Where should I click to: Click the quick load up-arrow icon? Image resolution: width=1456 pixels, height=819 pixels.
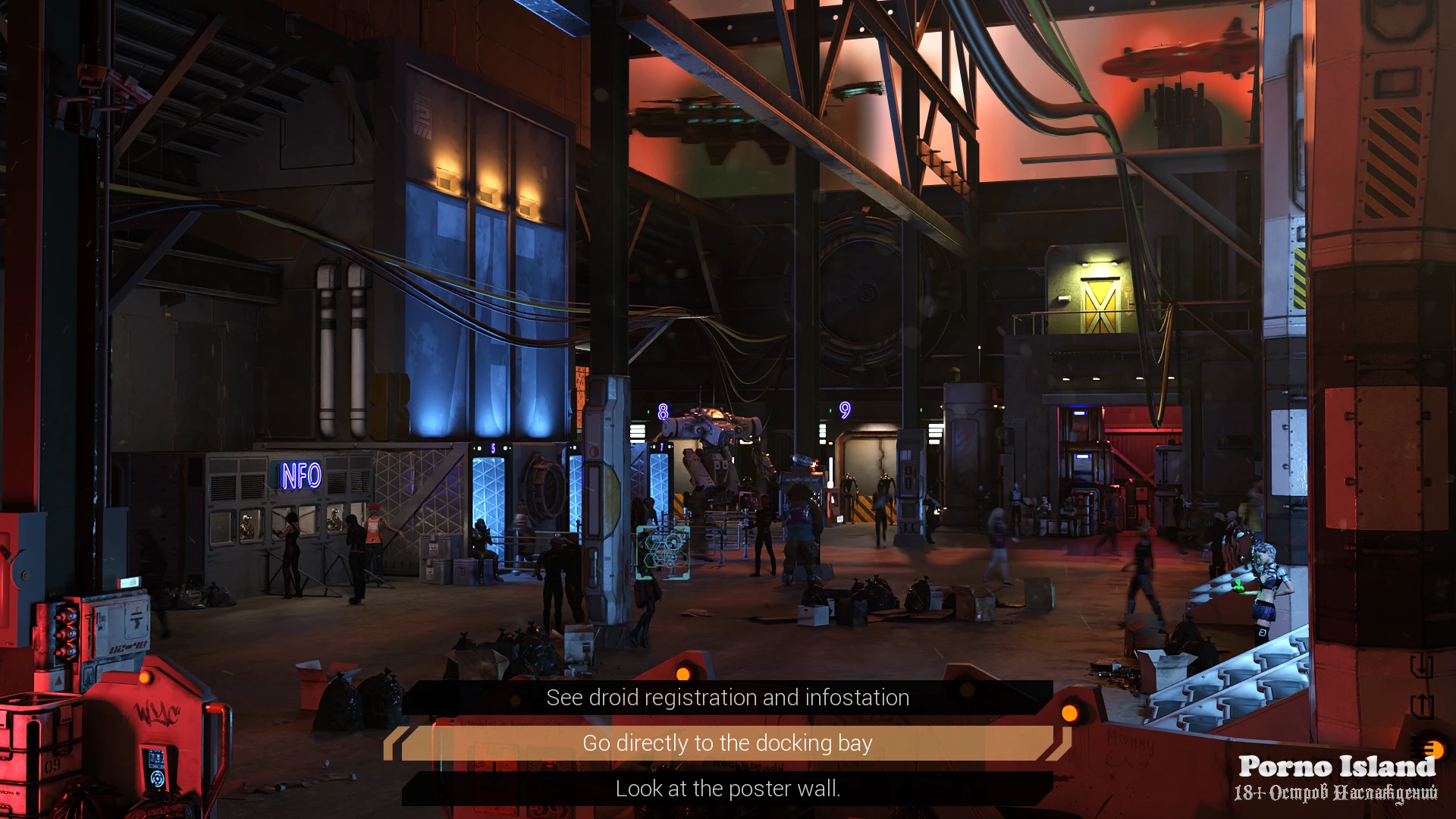click(x=1420, y=706)
